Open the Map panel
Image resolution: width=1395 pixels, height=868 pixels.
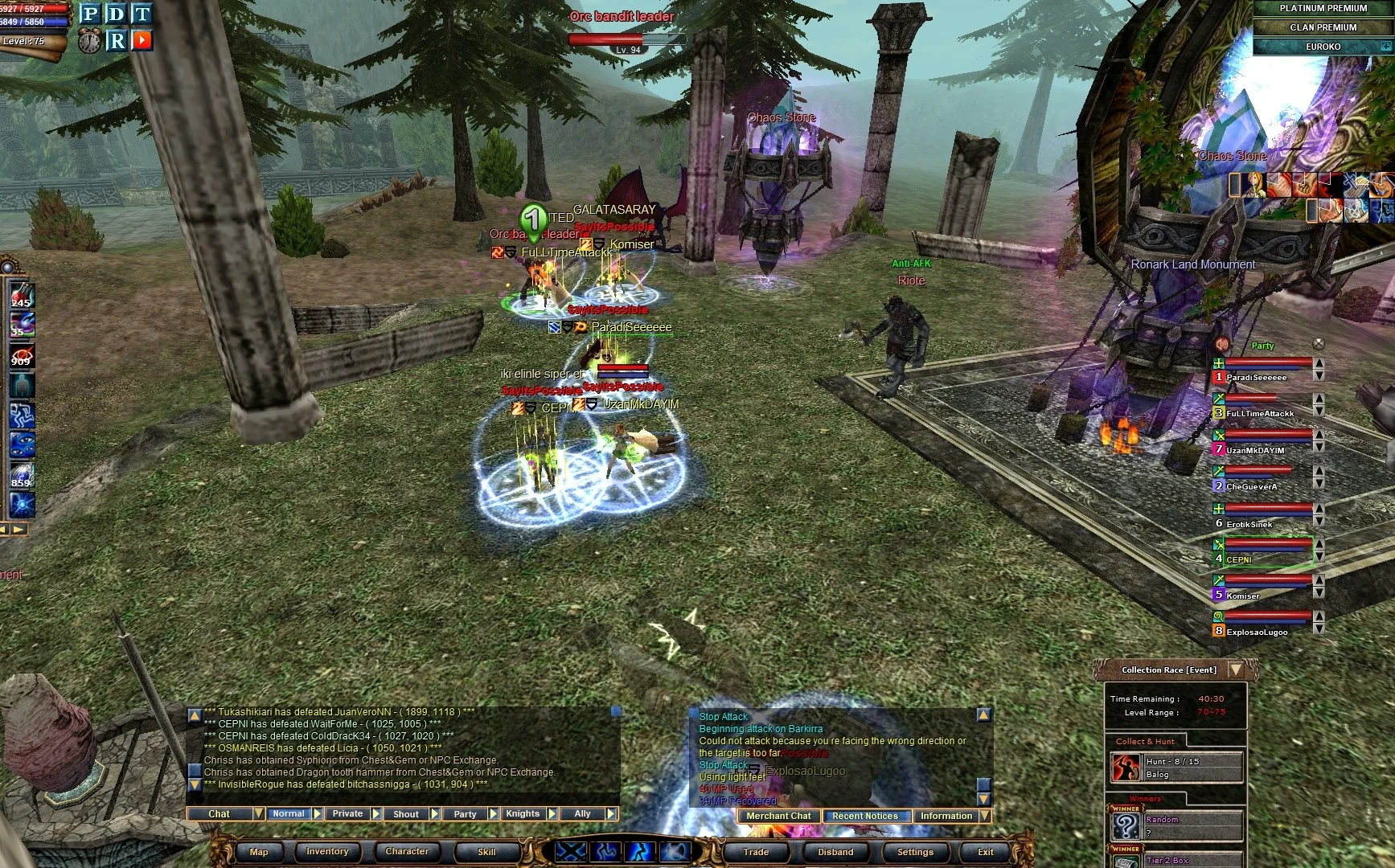(x=259, y=852)
